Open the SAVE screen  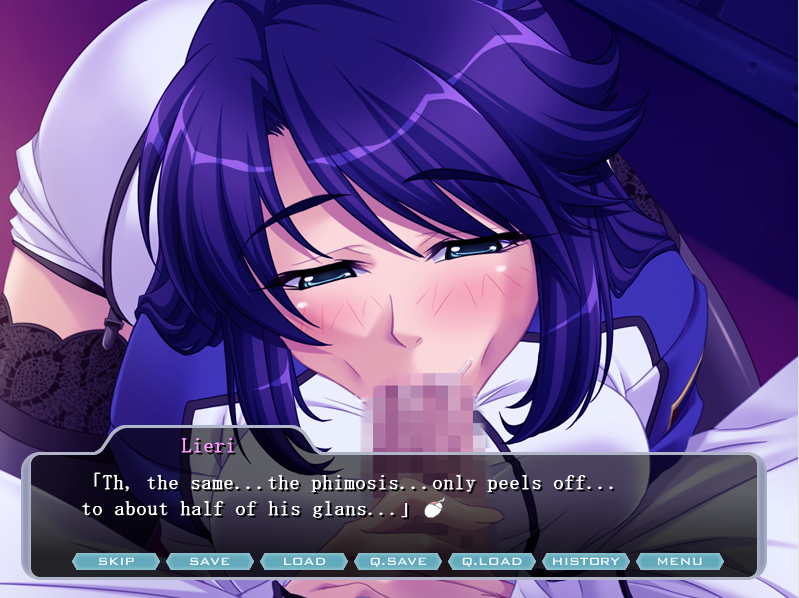(x=209, y=561)
